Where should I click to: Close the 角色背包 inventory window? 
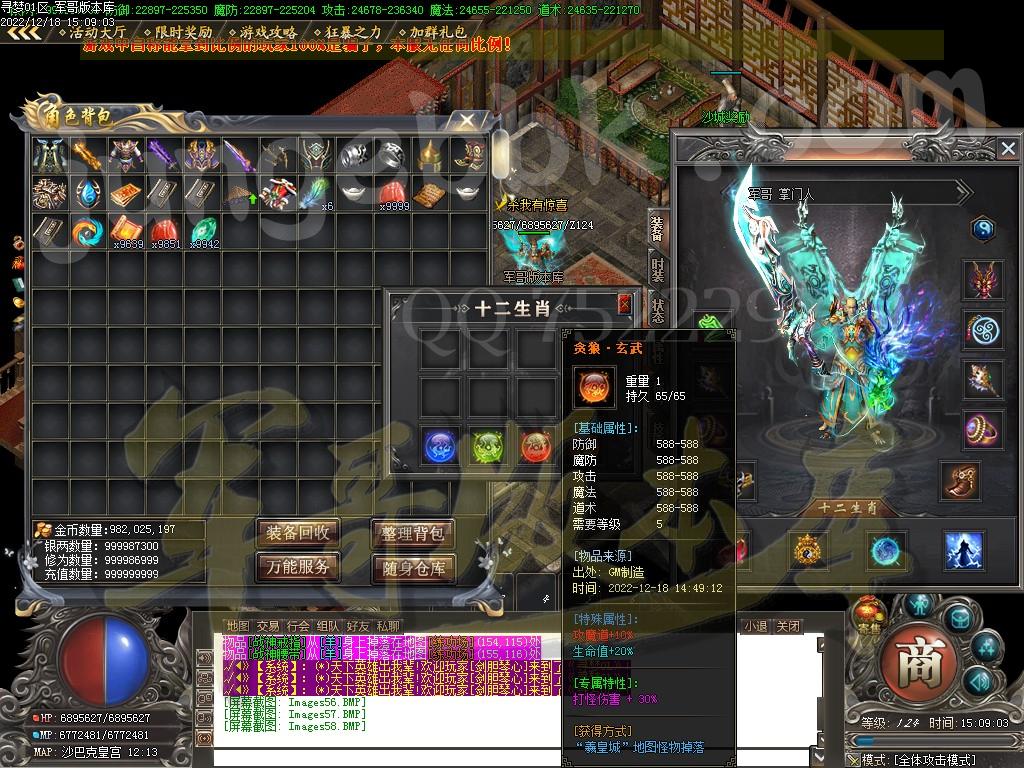466,121
